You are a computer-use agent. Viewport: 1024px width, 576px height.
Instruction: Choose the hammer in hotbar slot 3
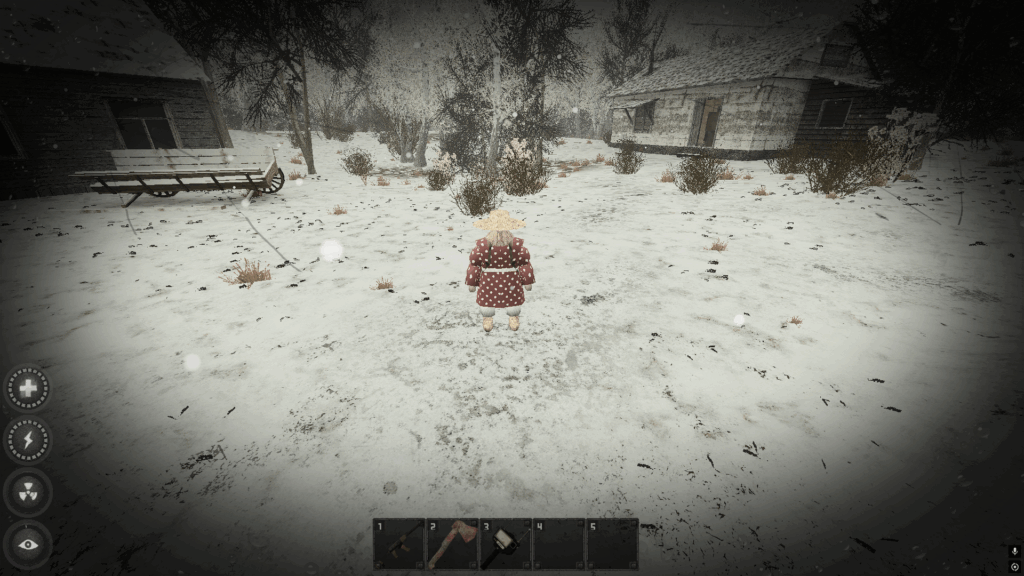tap(505, 544)
